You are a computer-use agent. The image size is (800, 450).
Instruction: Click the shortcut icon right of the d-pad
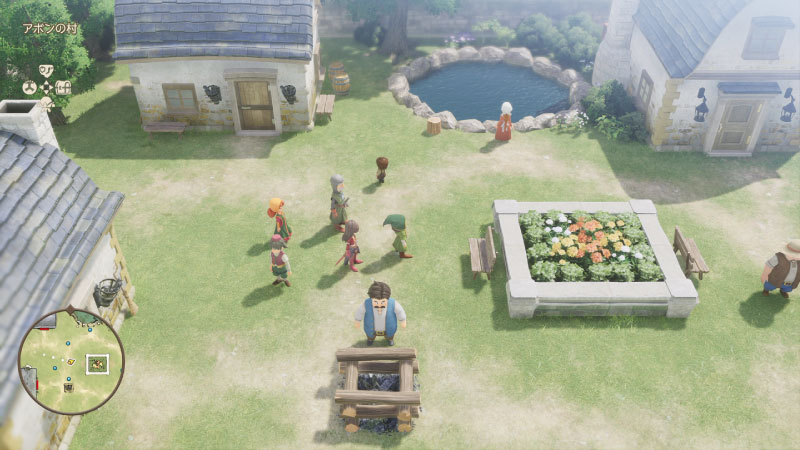click(x=63, y=87)
